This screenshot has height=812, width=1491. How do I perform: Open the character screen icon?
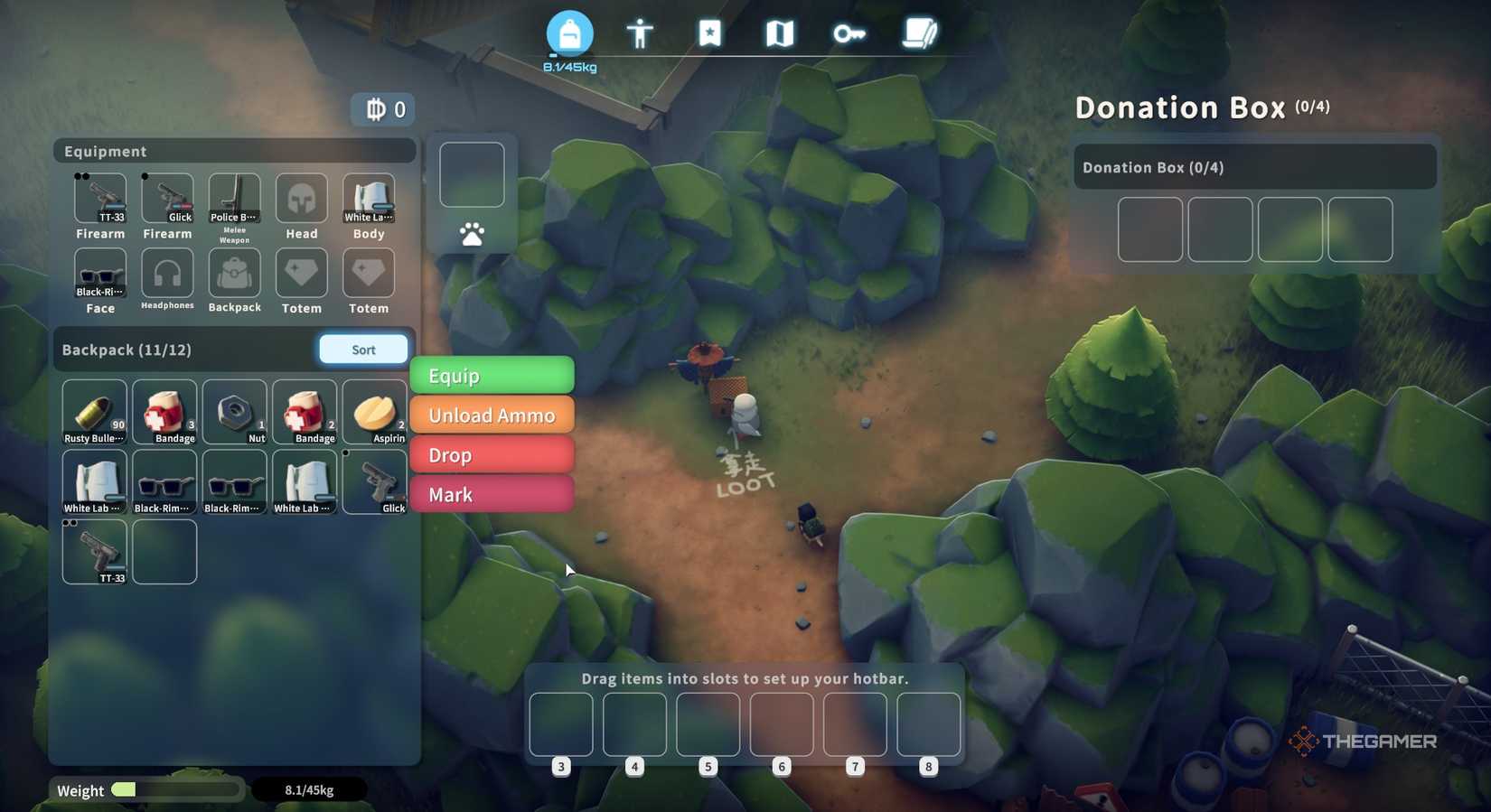click(x=640, y=33)
